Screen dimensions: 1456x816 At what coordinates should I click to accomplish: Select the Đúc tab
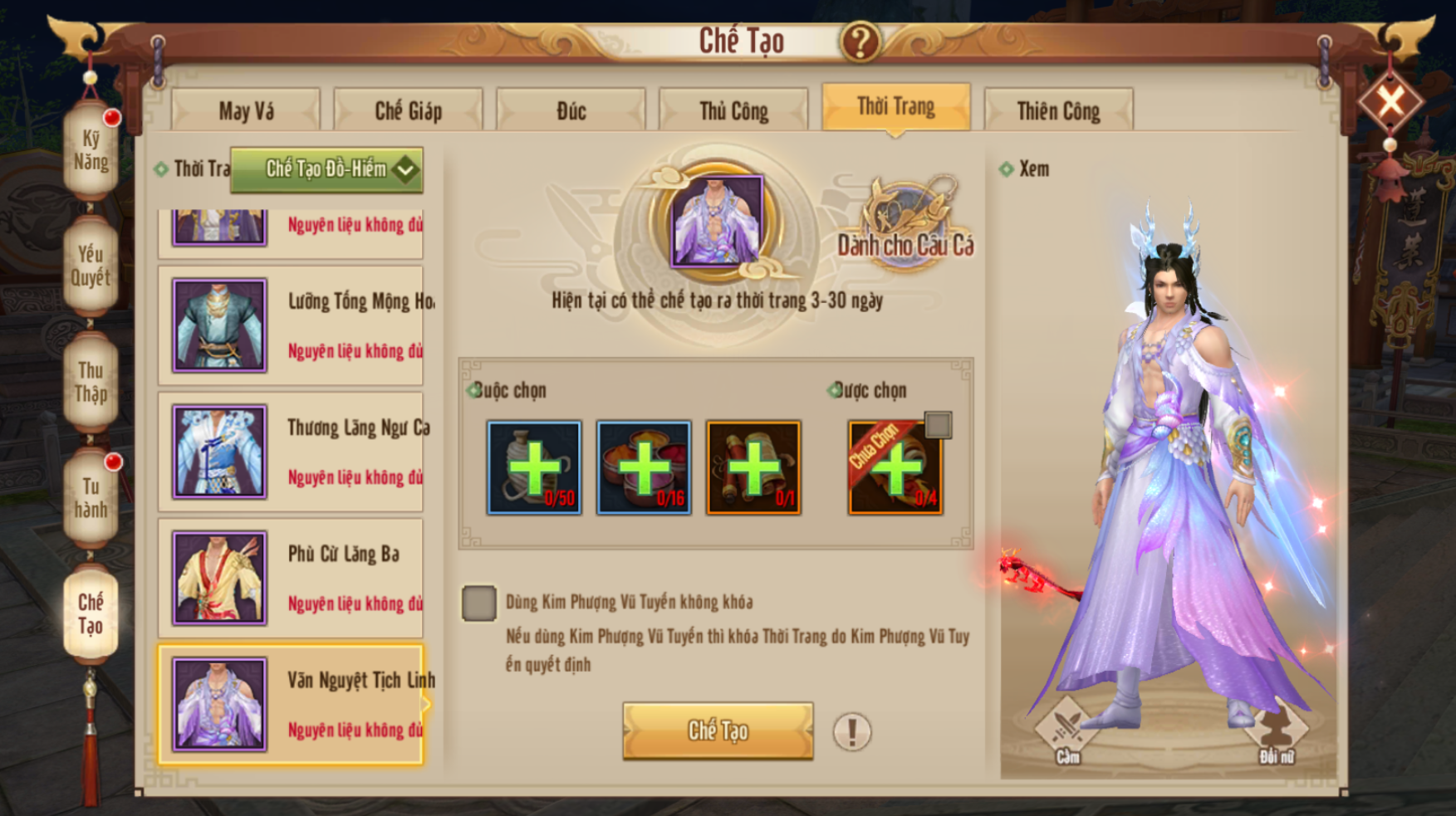[571, 110]
